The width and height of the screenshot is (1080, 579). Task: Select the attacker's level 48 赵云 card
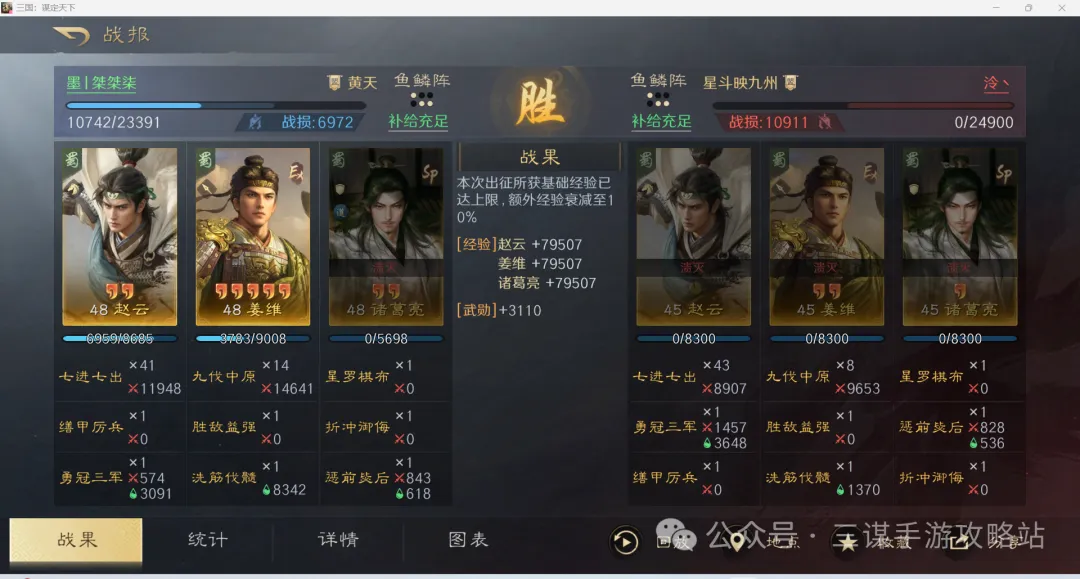[x=120, y=236]
